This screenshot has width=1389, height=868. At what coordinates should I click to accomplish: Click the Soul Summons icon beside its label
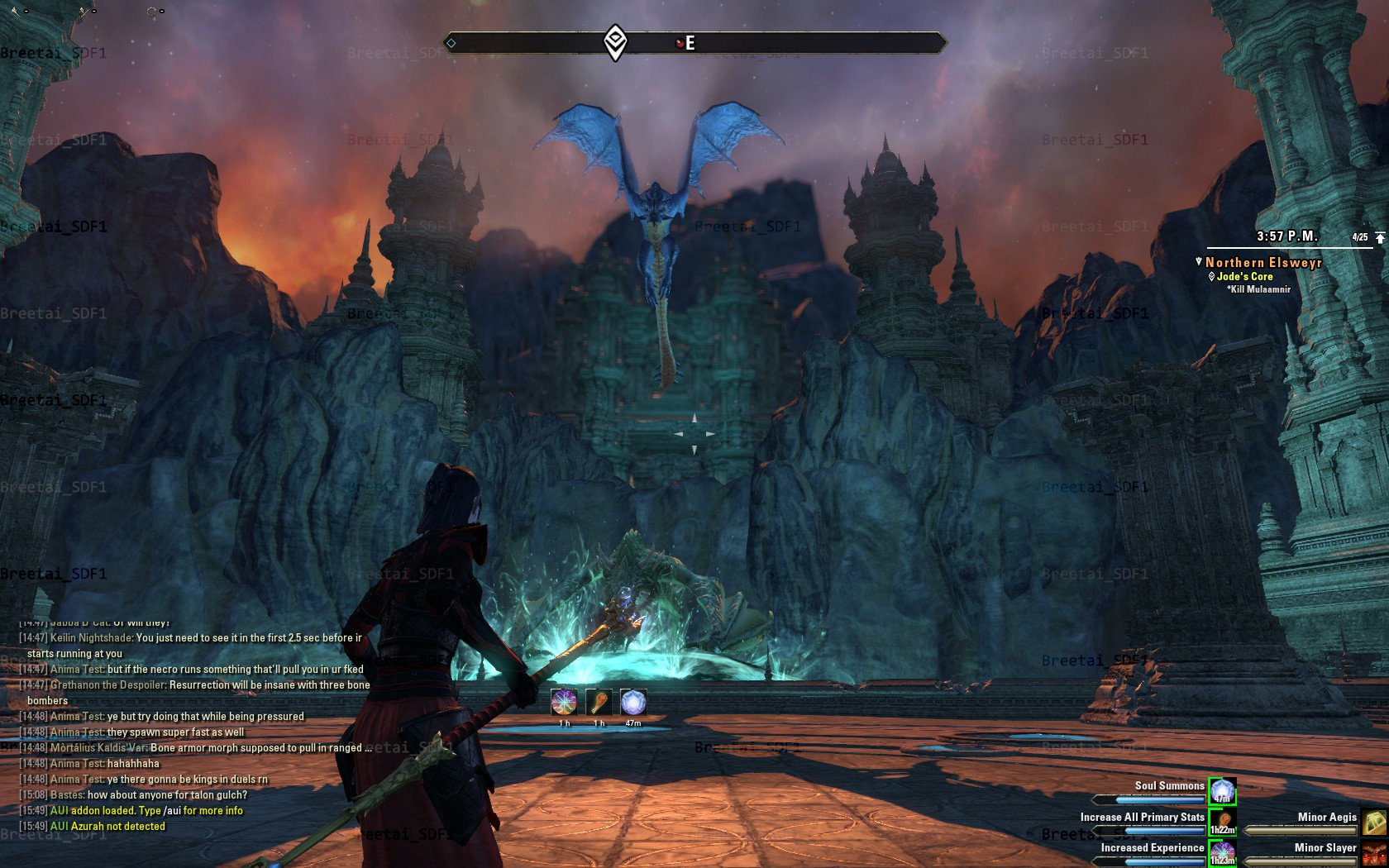(x=1222, y=791)
